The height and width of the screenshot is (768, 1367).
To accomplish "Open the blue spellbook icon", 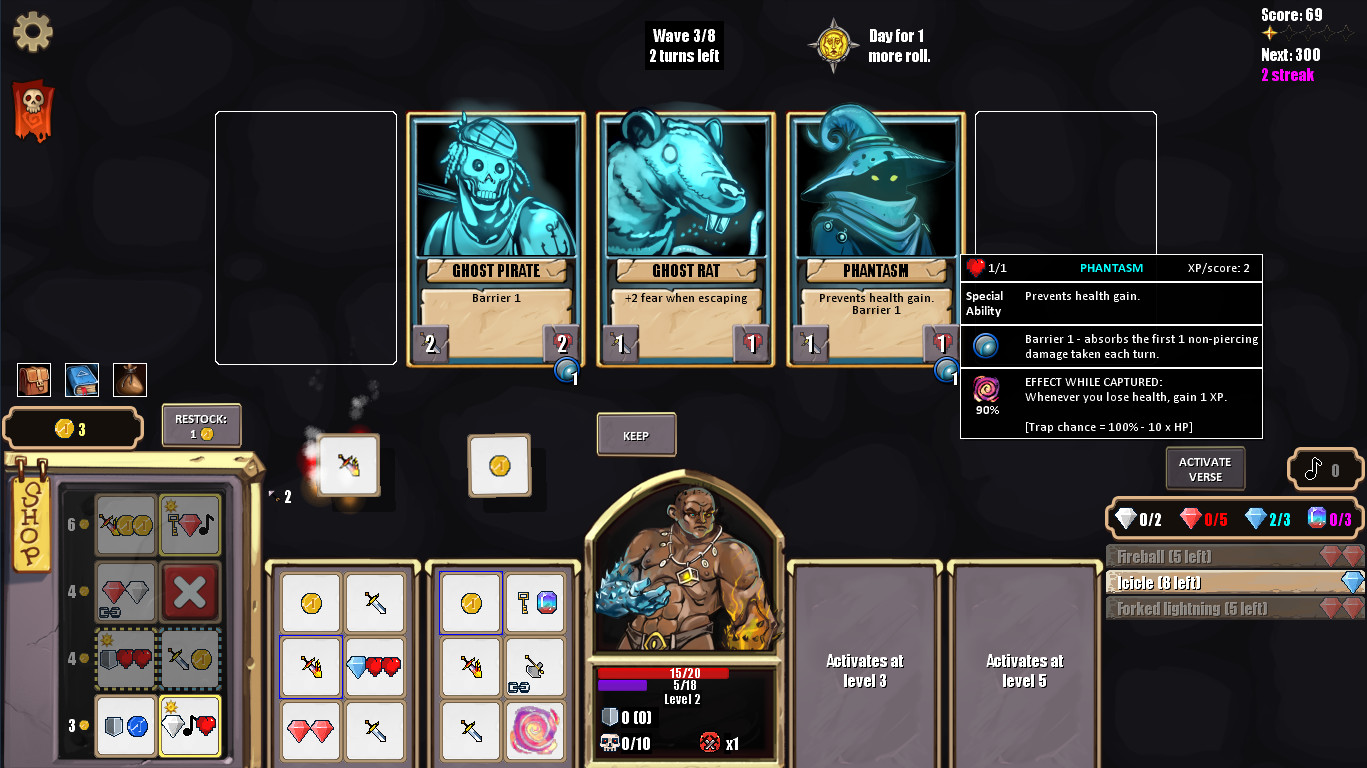I will click(x=81, y=379).
